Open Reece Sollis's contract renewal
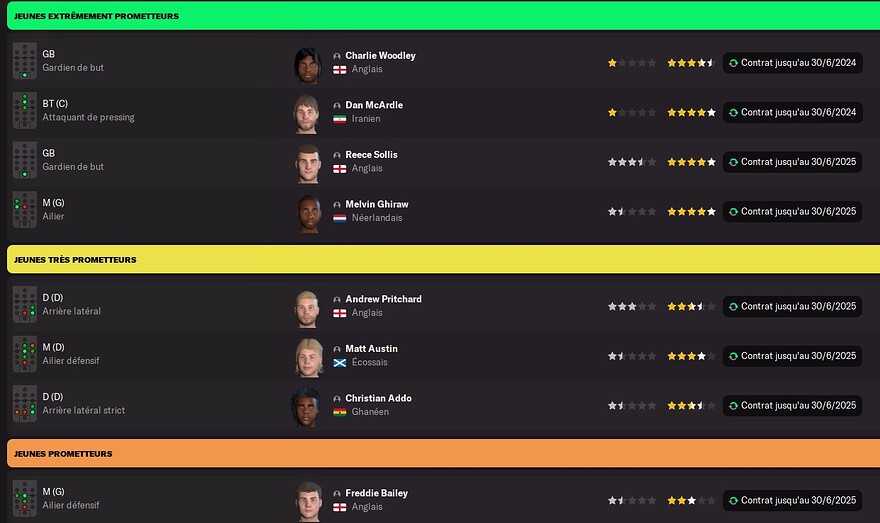 click(792, 162)
